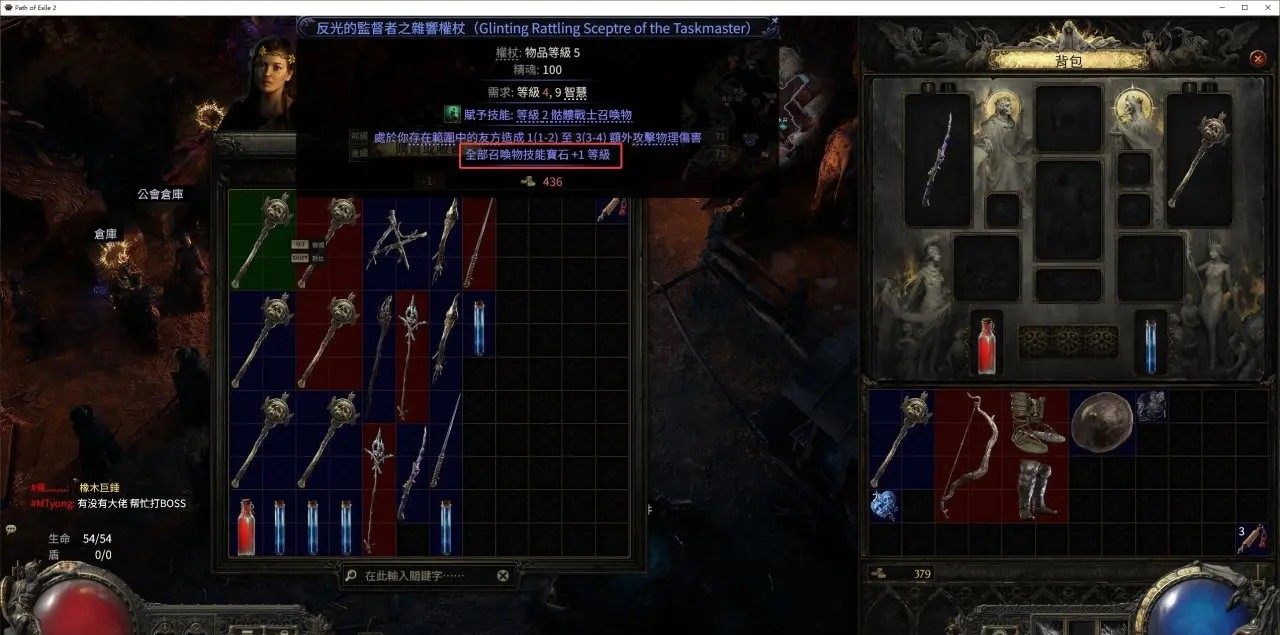Select the sceptre in the backpack grid

click(901, 438)
